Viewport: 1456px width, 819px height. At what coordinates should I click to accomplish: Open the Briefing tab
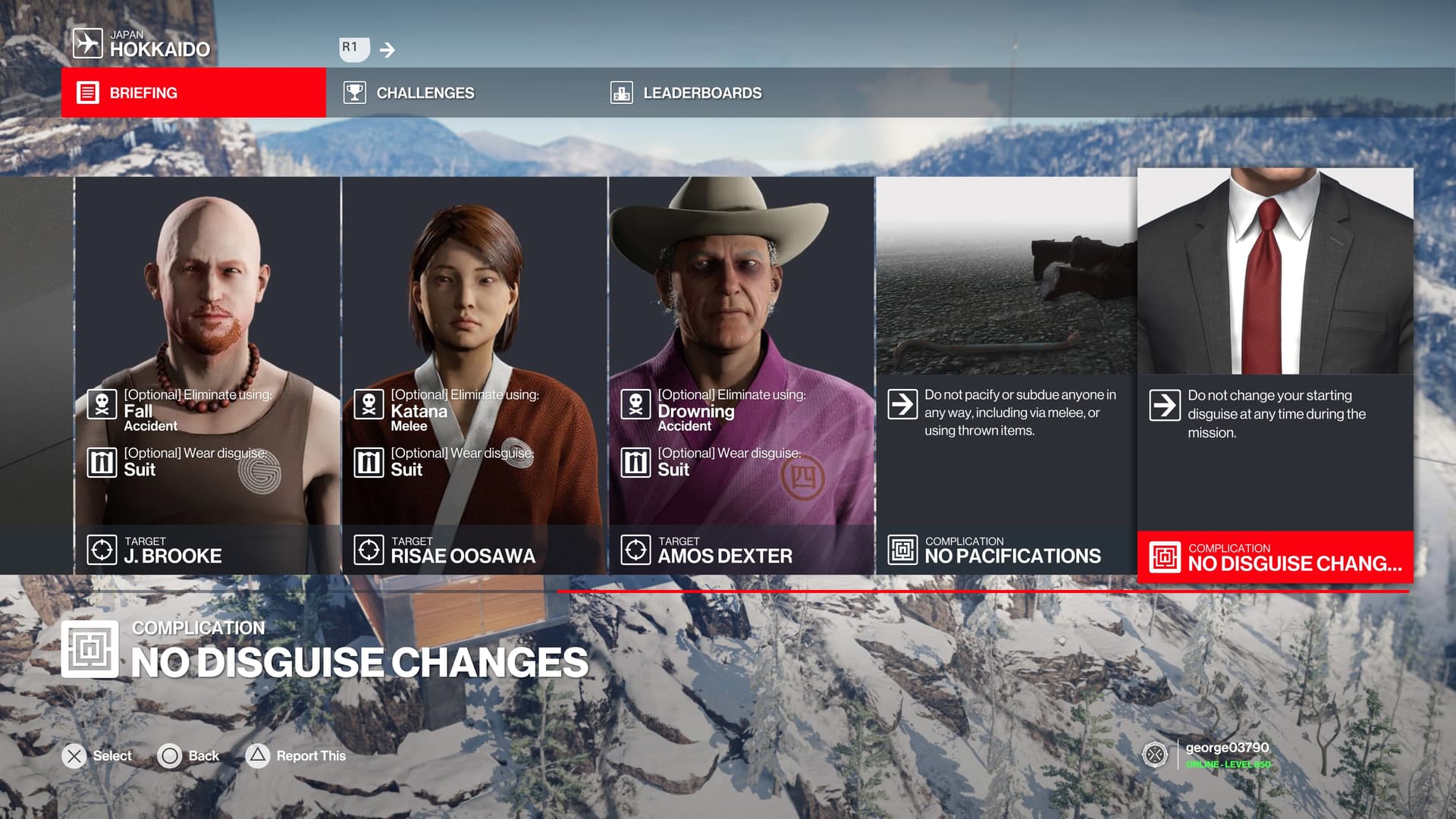(193, 93)
